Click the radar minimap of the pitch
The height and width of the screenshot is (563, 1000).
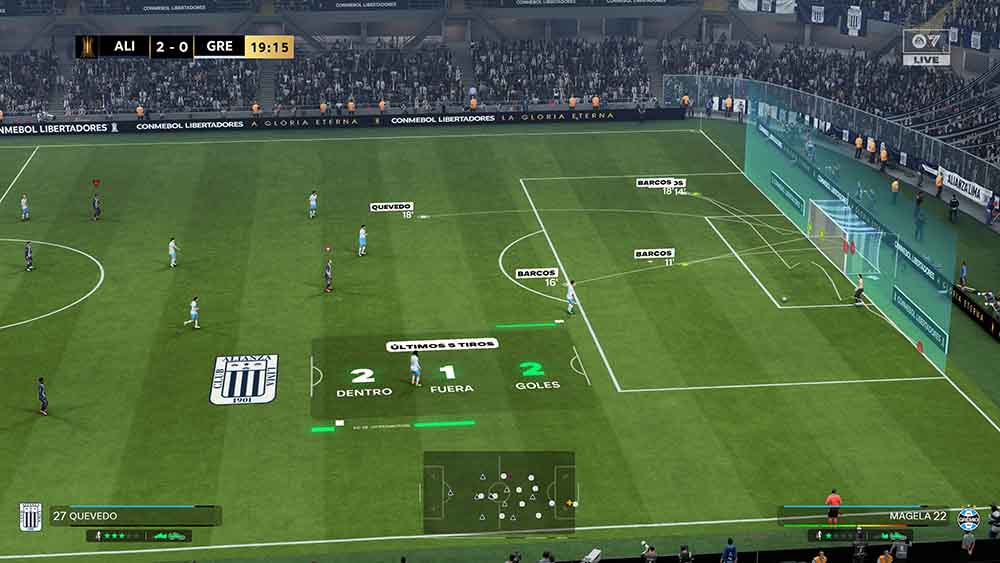pyautogui.click(x=499, y=492)
